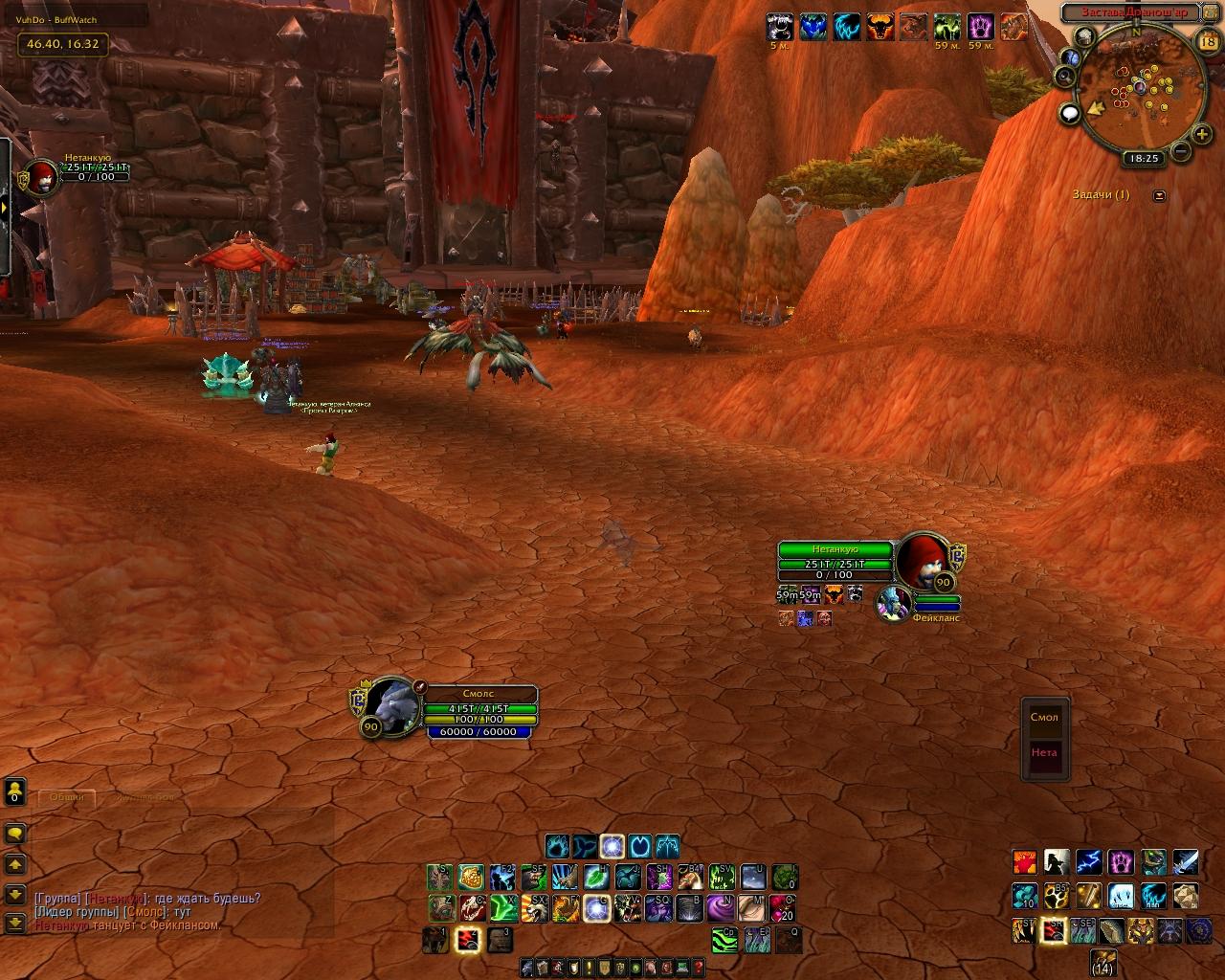
Task: Collapse the Задачи objectives tracker
Action: click(1160, 195)
